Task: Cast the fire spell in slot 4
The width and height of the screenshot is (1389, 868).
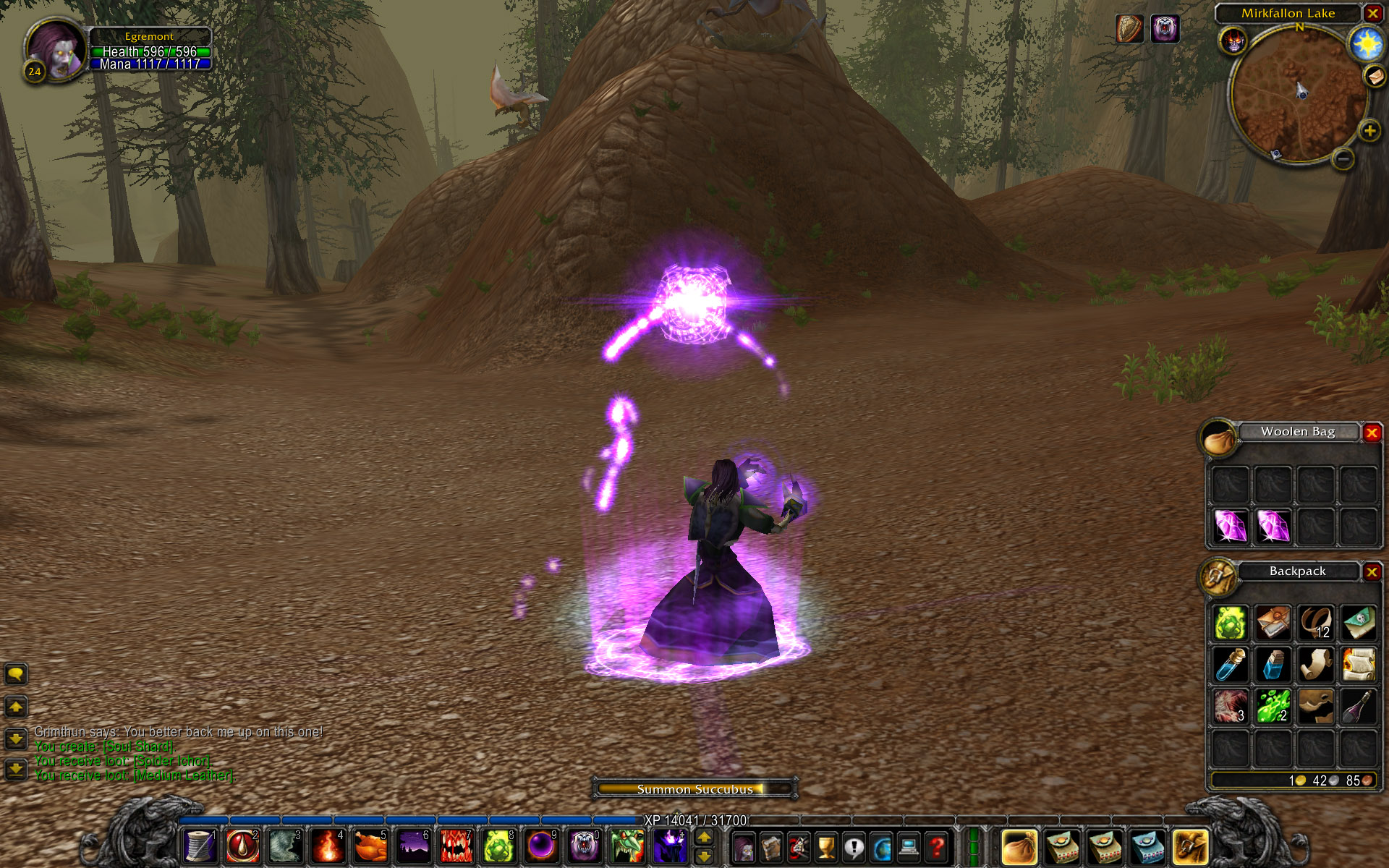Action: (328, 846)
